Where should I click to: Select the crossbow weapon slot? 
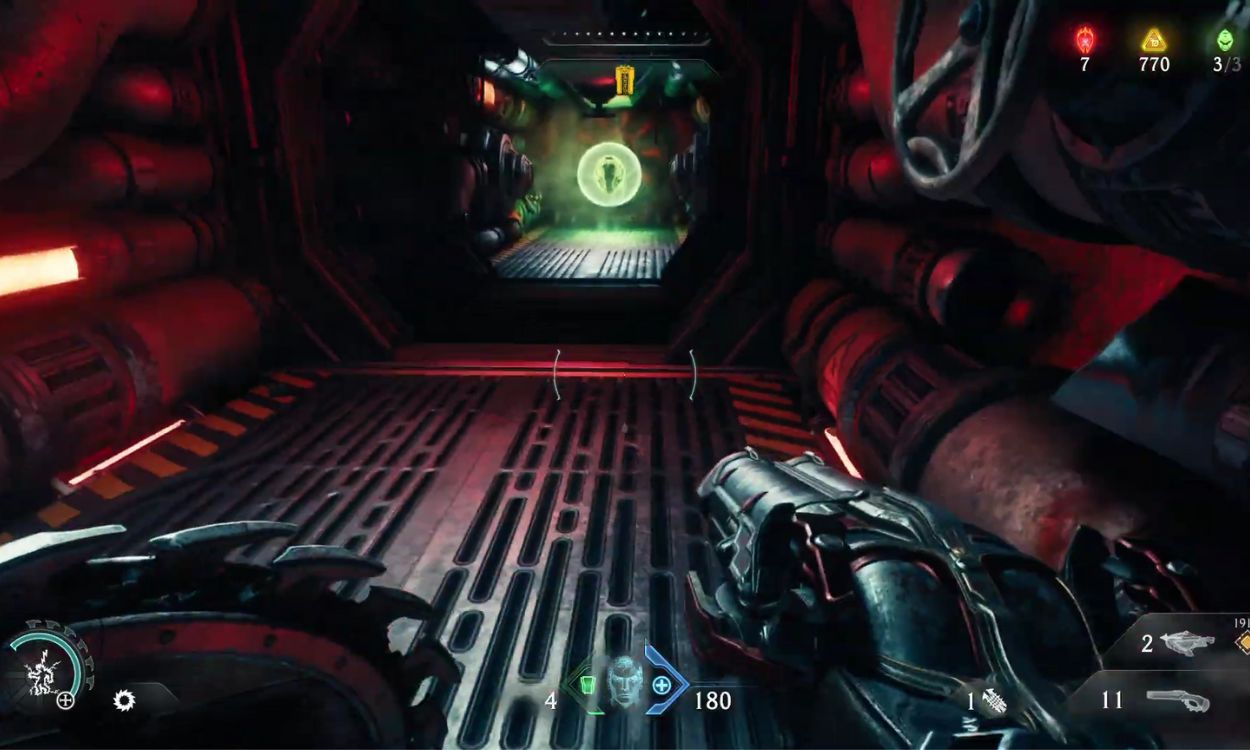tap(1187, 643)
